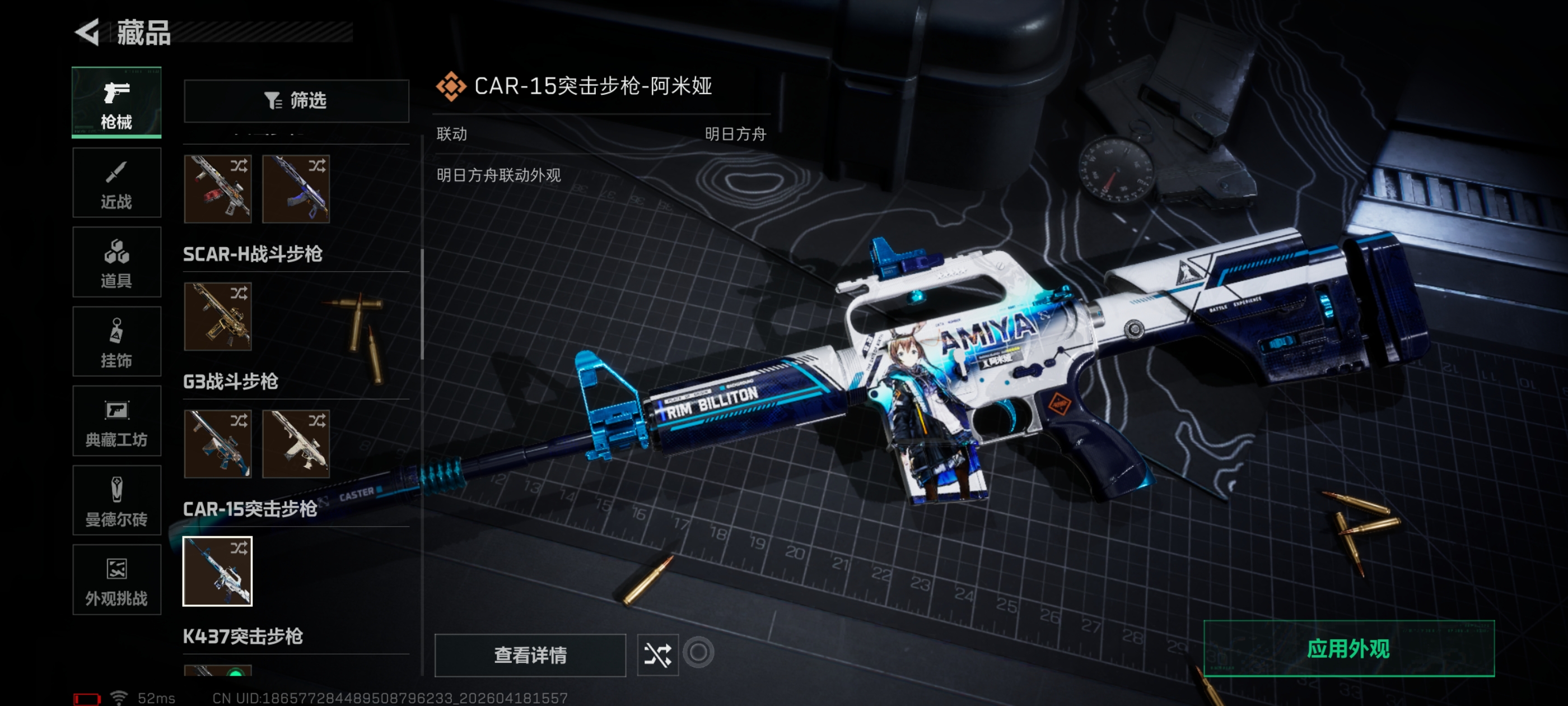Open the 外观挑战 skin challenge tab

(x=116, y=579)
